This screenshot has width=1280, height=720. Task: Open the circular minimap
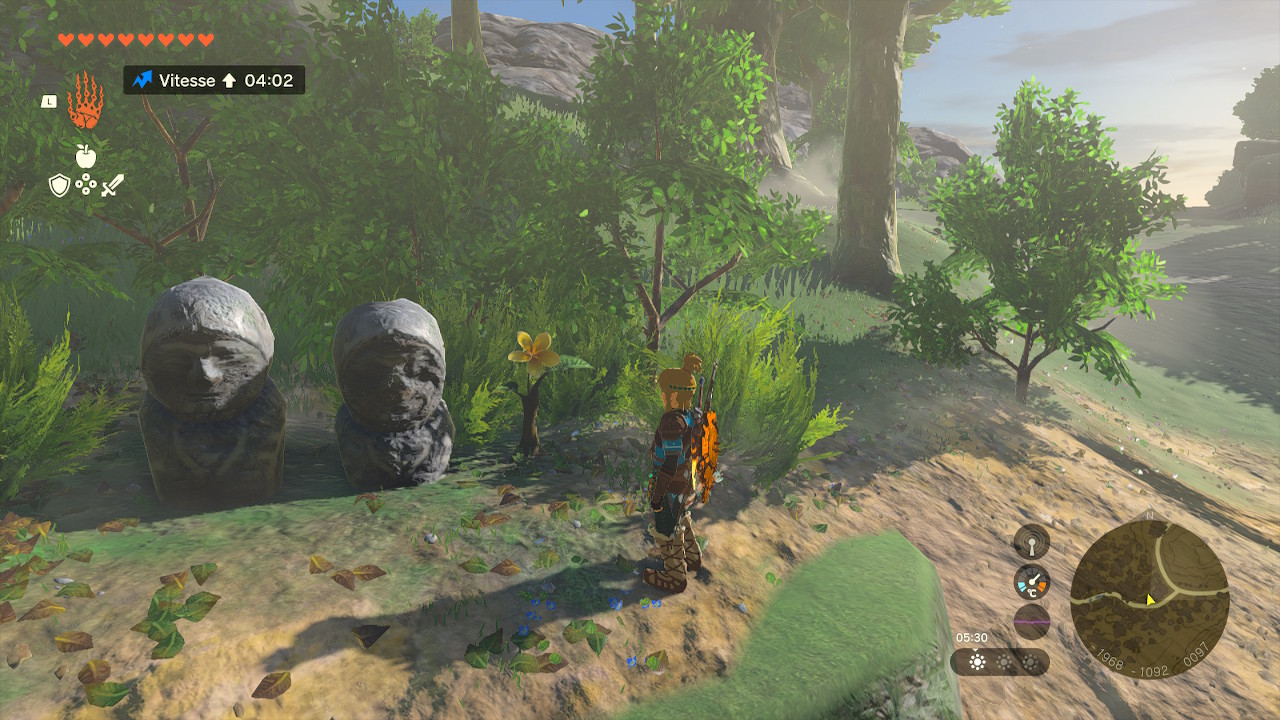[x=1149, y=600]
